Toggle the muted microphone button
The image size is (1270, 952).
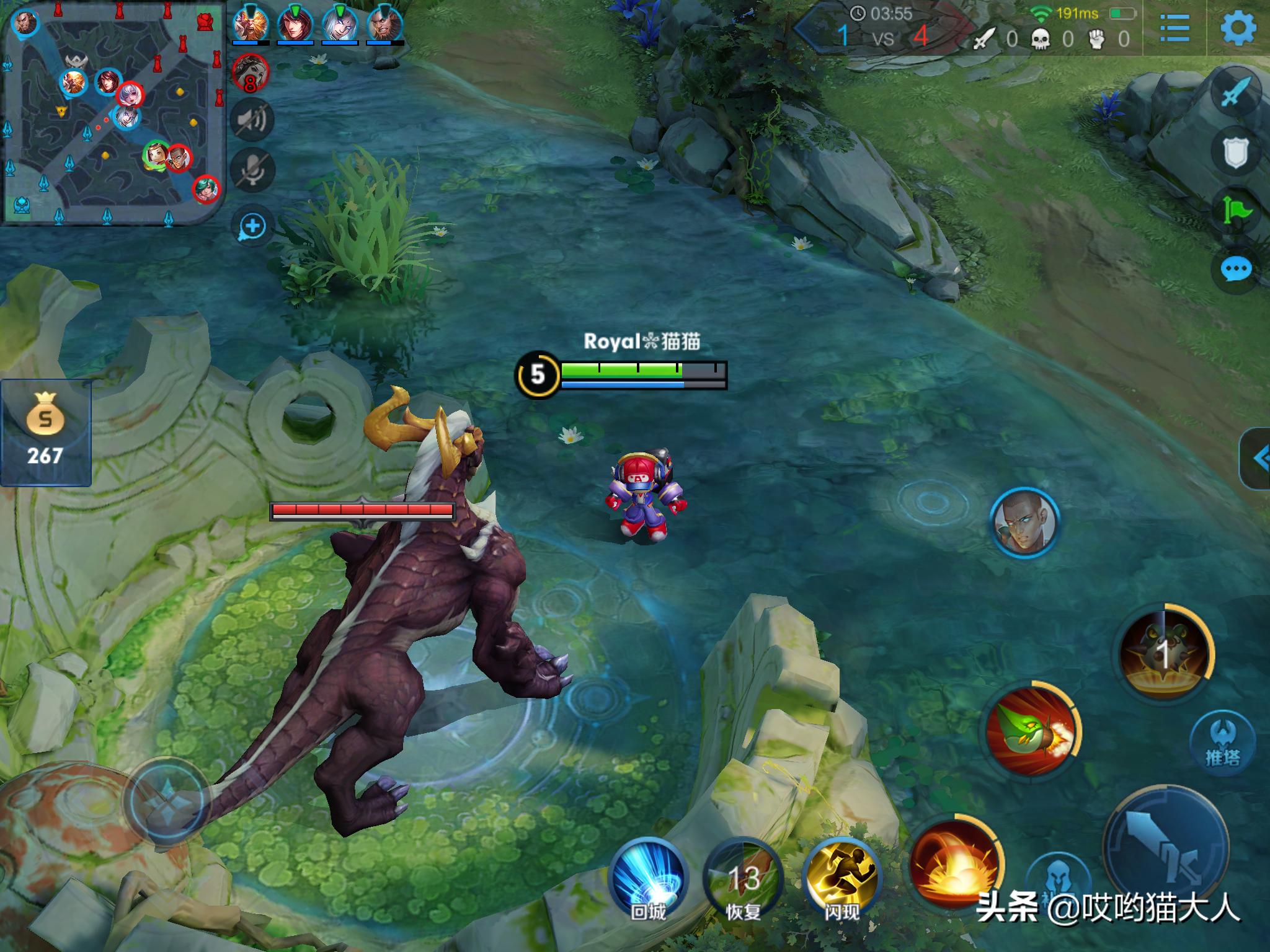pos(251,169)
